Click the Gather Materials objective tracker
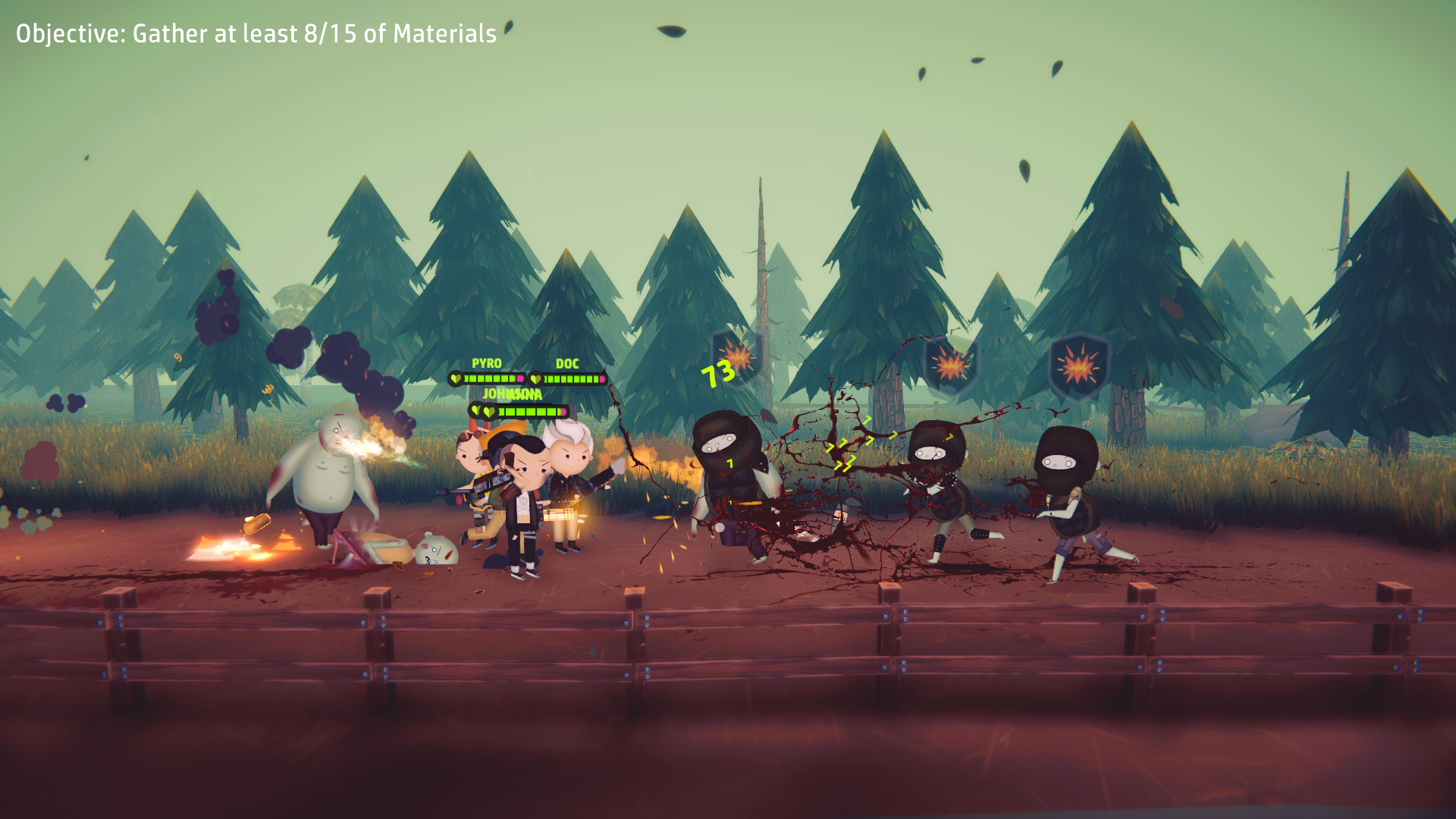 [x=256, y=34]
